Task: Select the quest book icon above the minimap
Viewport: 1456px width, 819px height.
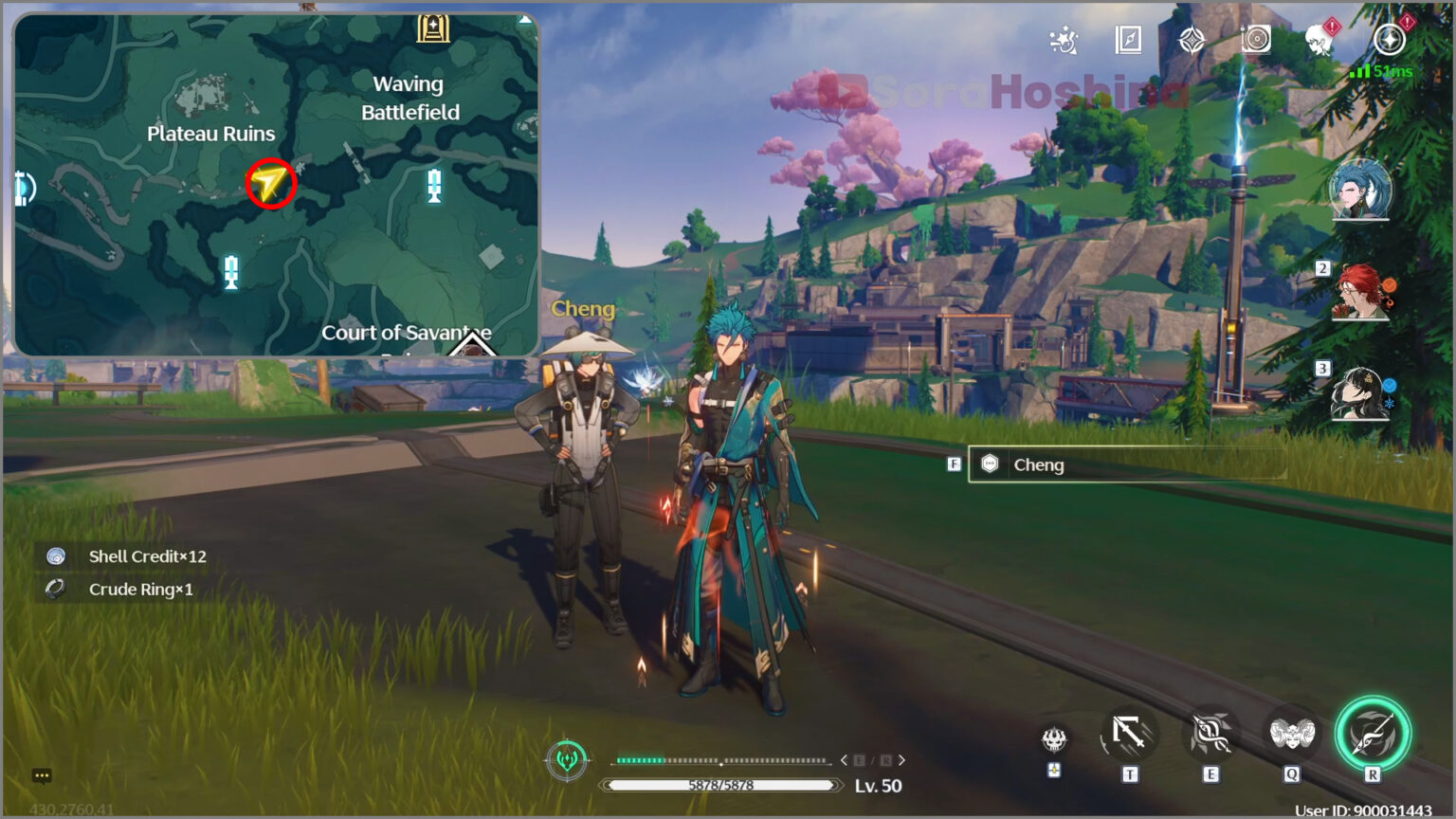Action: 431,27
